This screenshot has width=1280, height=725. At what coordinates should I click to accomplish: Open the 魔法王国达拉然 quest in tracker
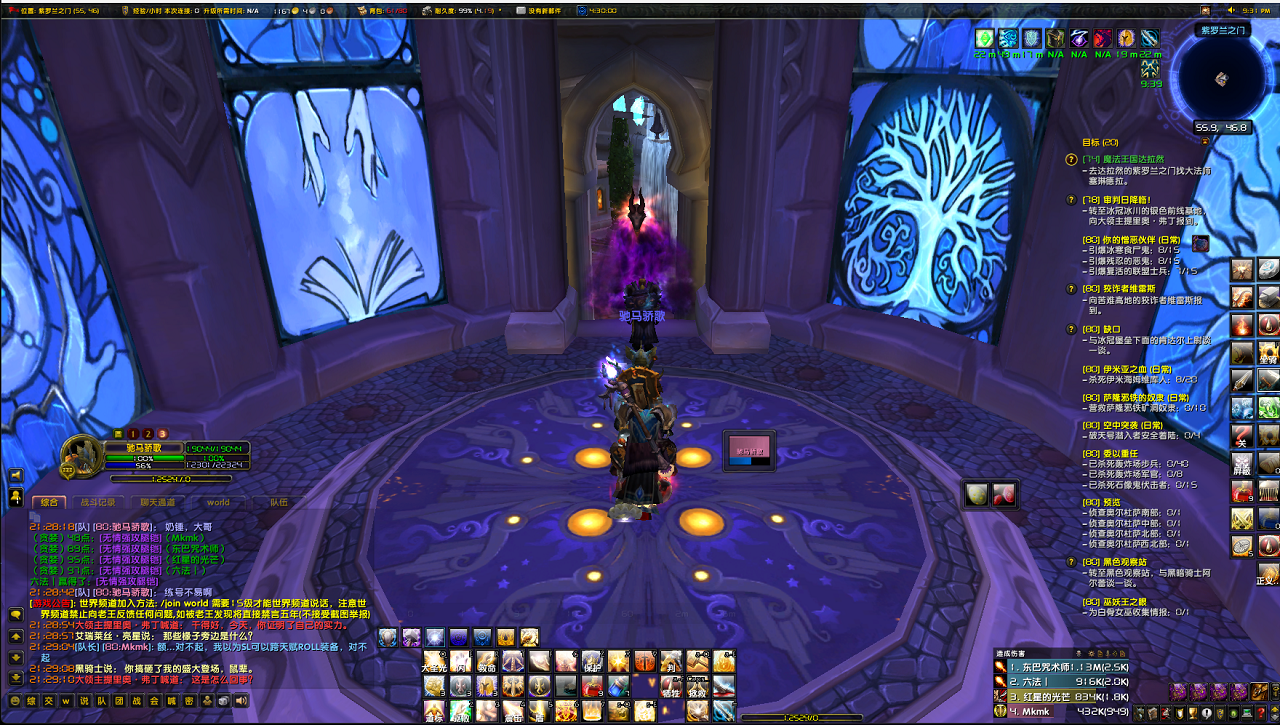point(1125,159)
